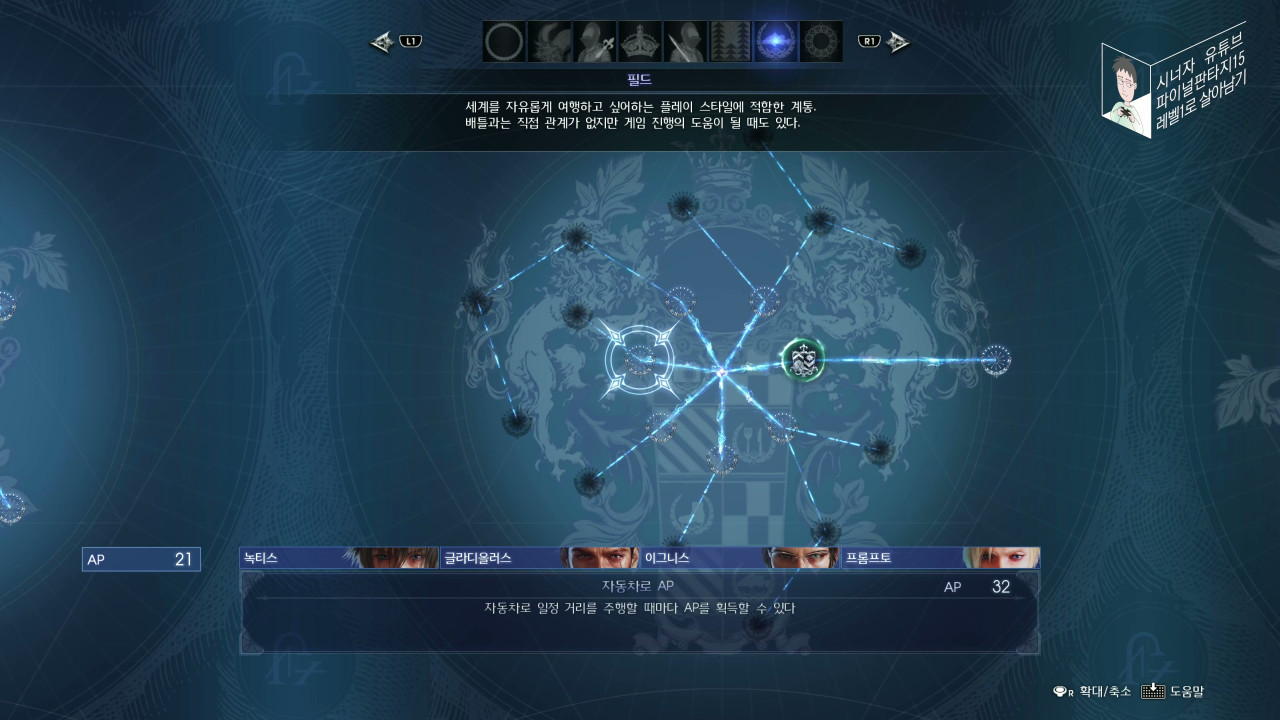Switch to the 글라디올러스 character tab
This screenshot has height=720, width=1280.
click(539, 558)
